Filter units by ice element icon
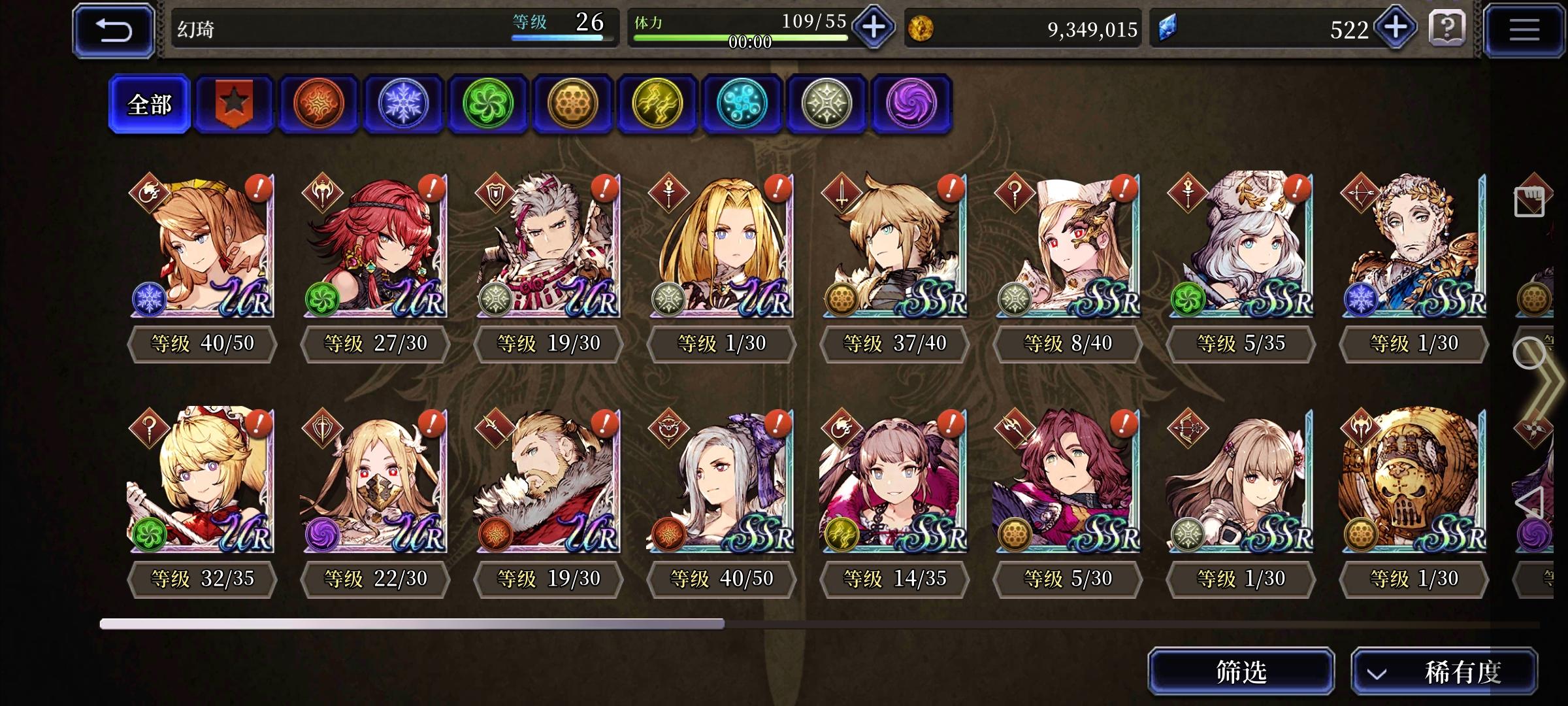The height and width of the screenshot is (706, 1568). pyautogui.click(x=403, y=105)
